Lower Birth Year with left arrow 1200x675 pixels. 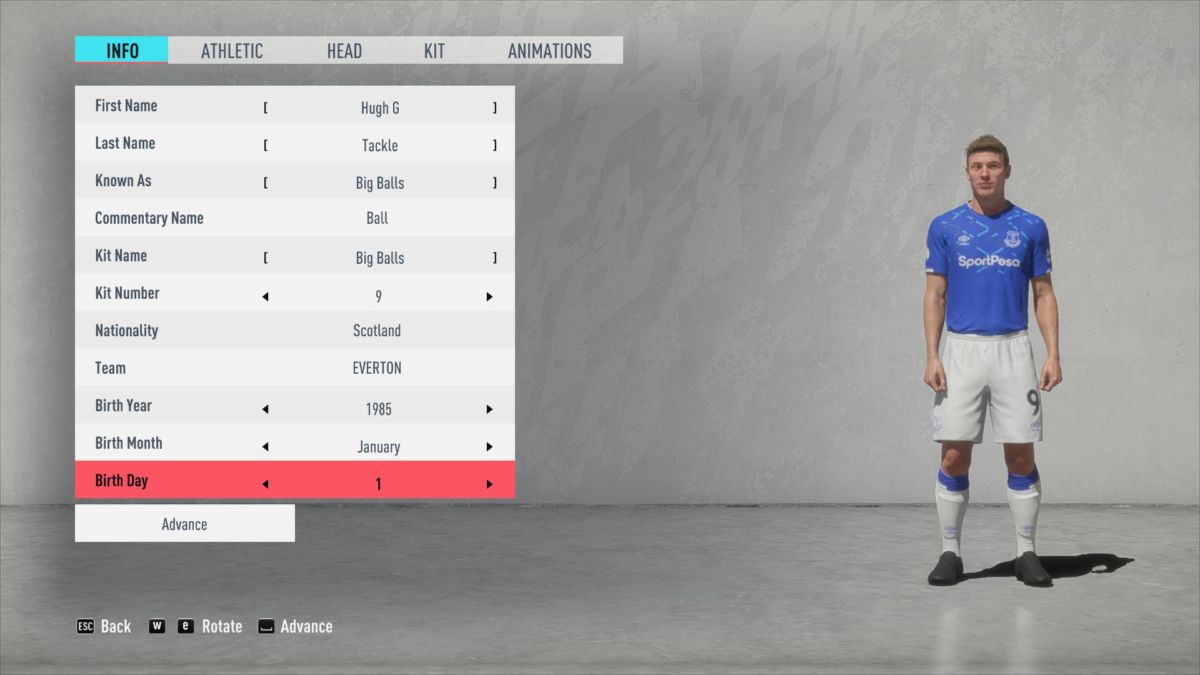click(265, 409)
